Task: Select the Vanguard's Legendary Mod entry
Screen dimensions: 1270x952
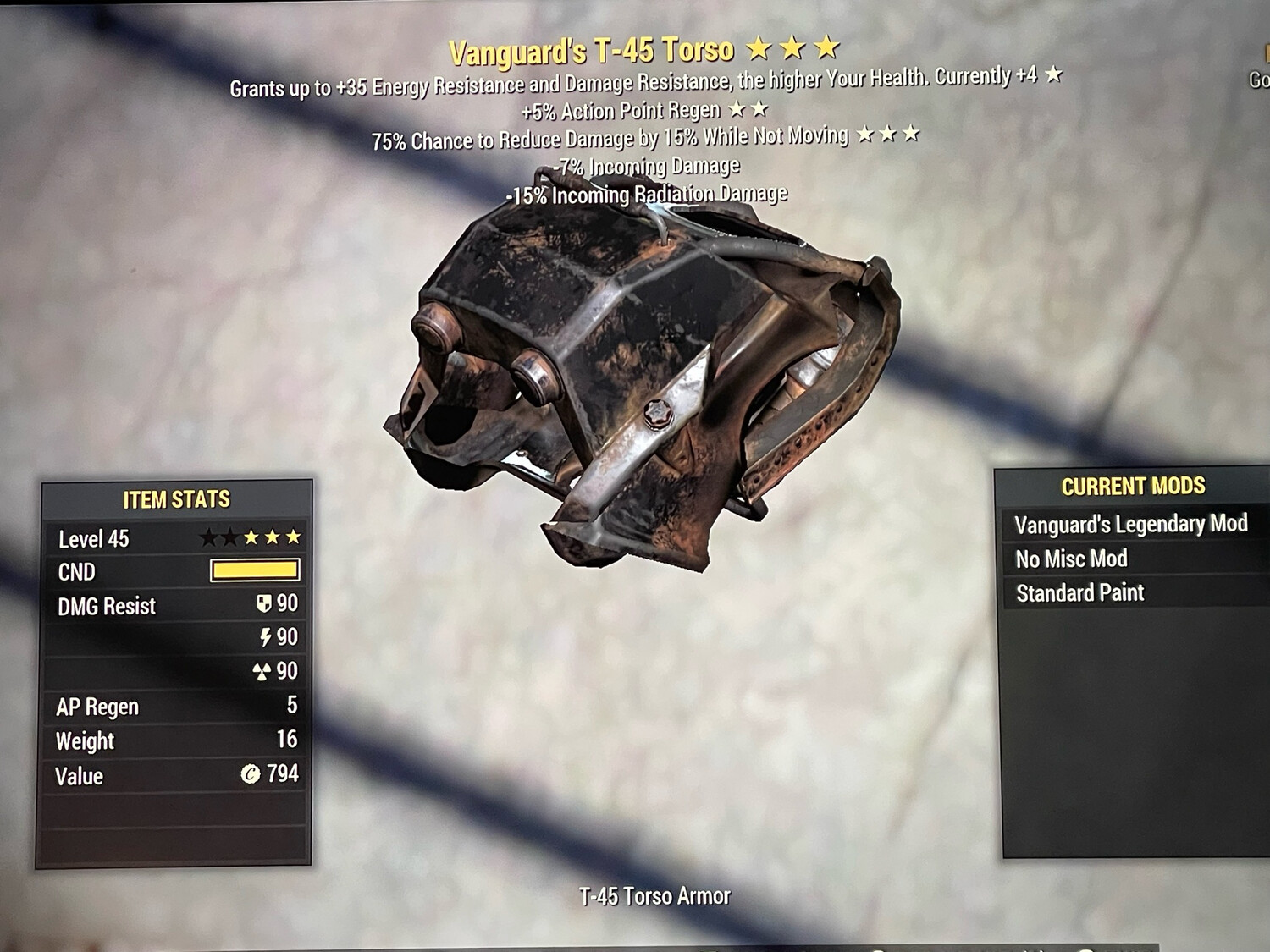Action: point(1130,525)
